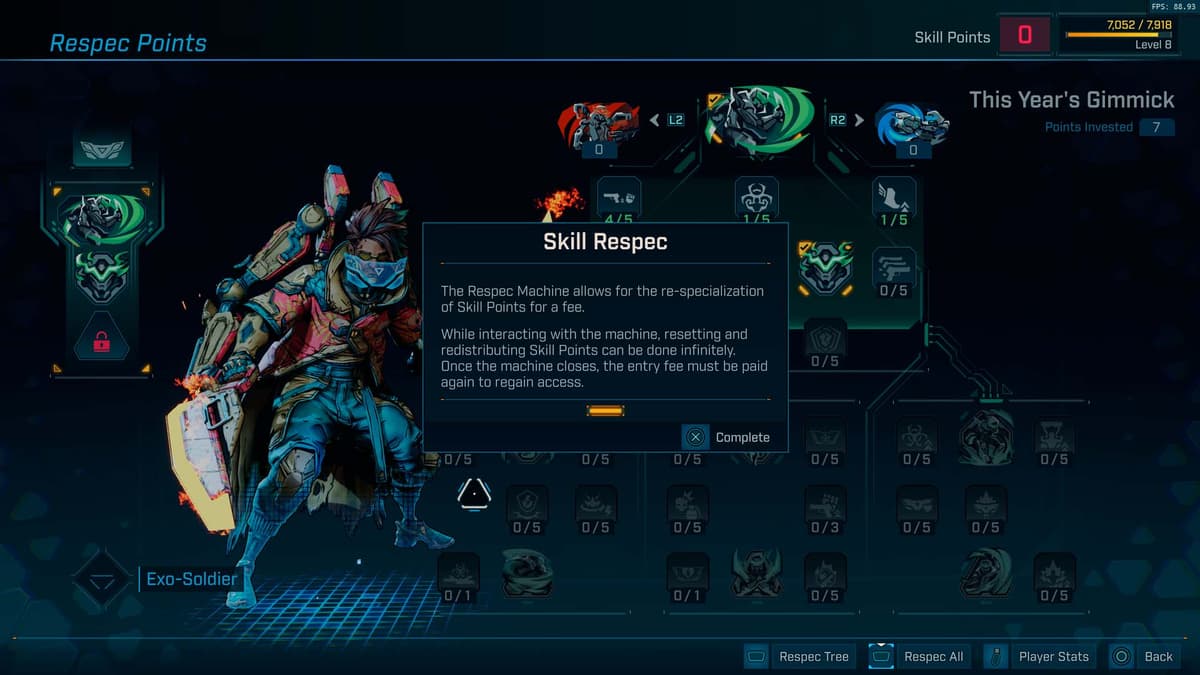Viewport: 1200px width, 675px height.
Task: Click the red locked slot in left panel
Action: [101, 341]
